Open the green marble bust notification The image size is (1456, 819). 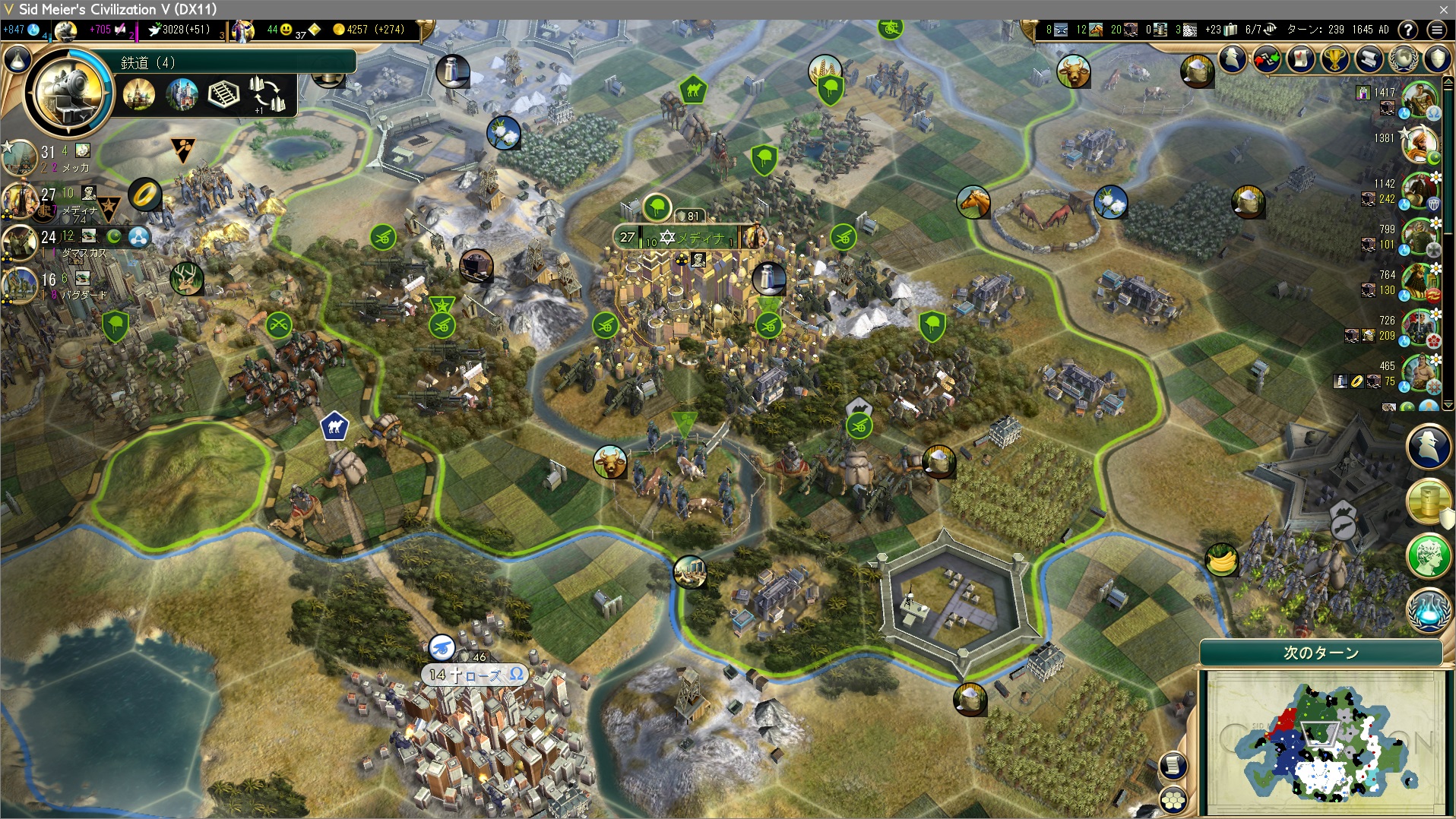(1428, 555)
